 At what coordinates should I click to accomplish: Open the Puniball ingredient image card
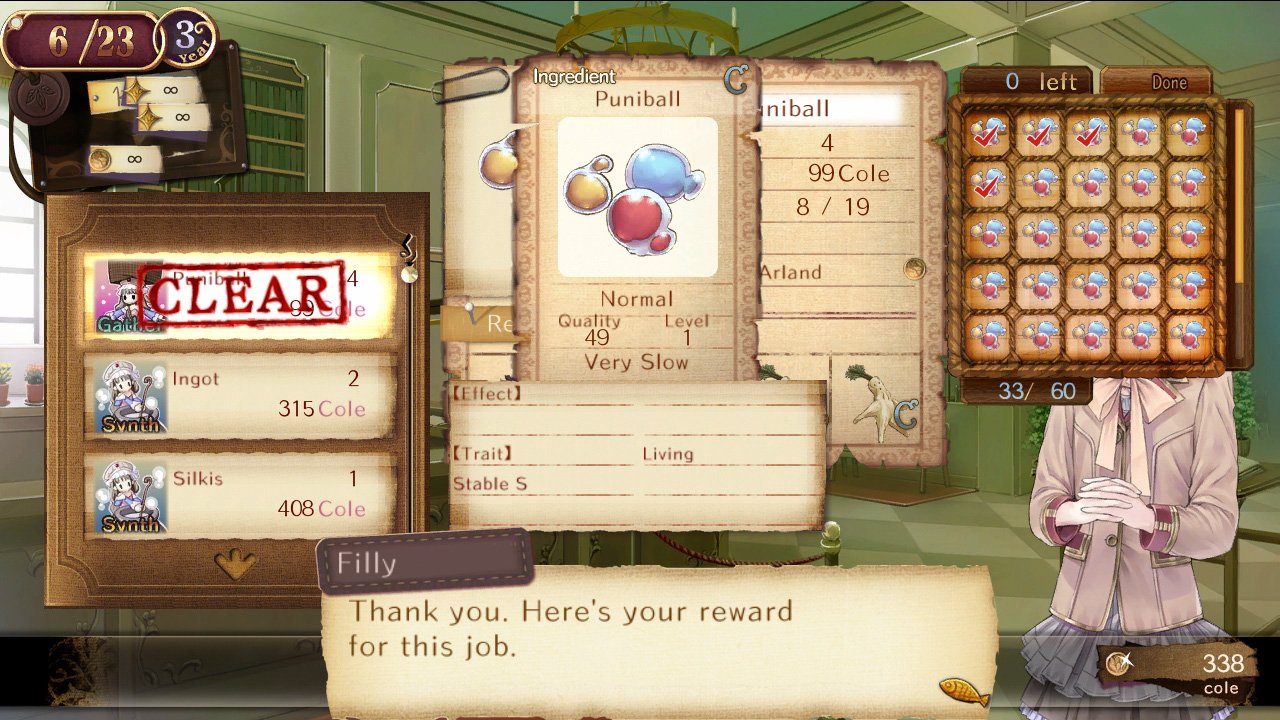click(637, 197)
